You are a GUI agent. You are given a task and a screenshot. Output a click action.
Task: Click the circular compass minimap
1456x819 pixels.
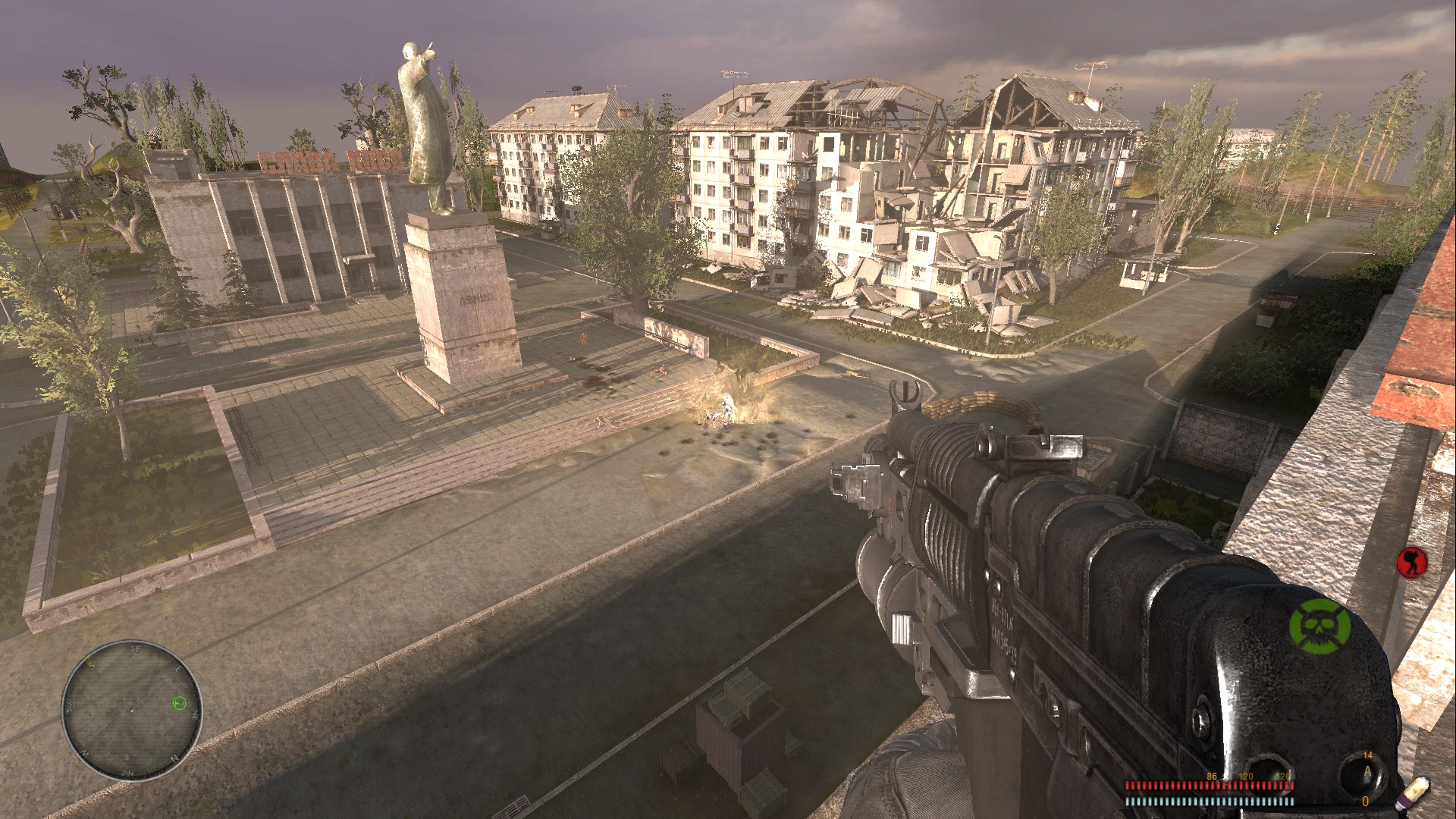[x=132, y=710]
